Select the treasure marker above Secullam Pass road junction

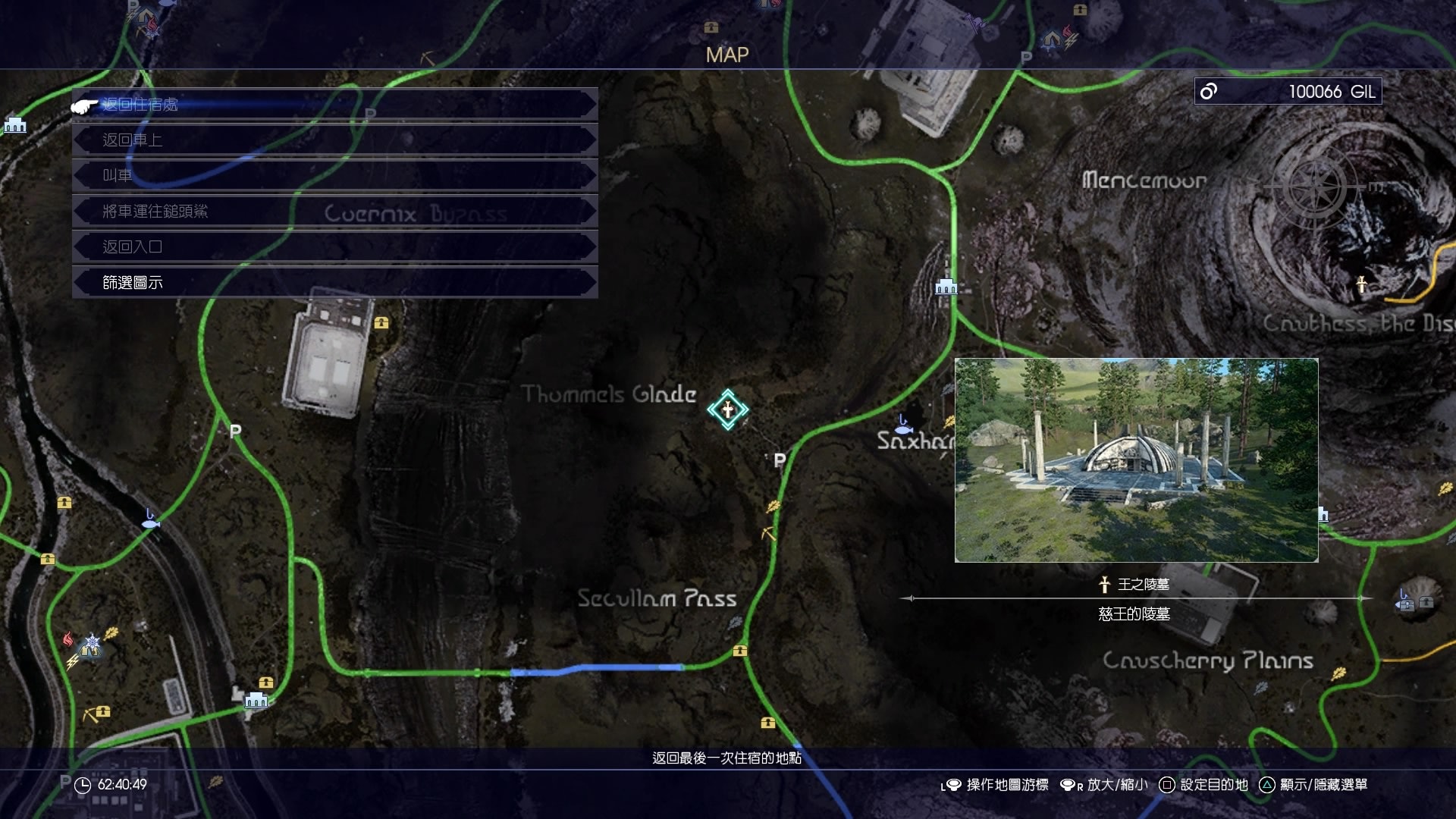(740, 651)
